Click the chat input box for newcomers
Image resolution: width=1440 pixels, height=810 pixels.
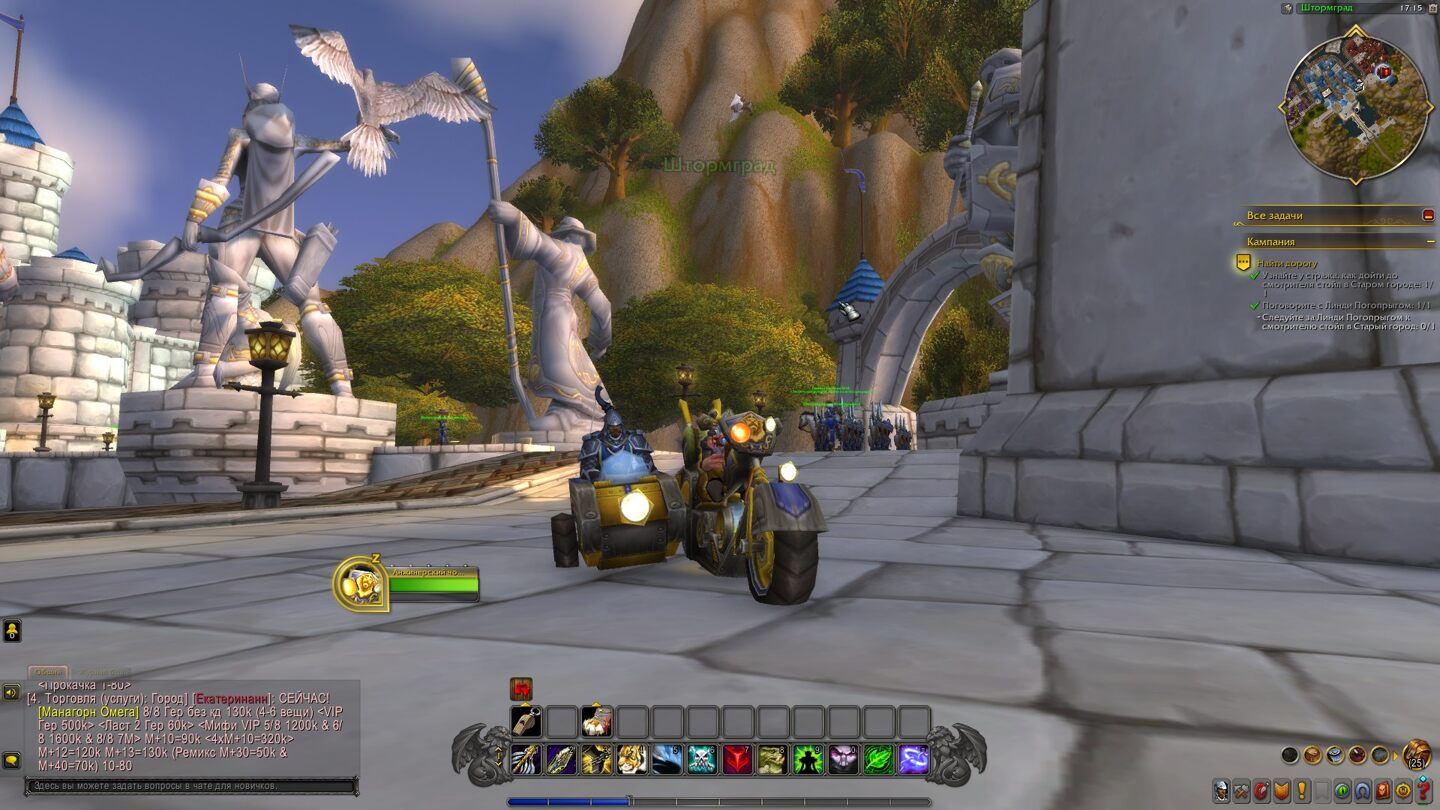(191, 786)
